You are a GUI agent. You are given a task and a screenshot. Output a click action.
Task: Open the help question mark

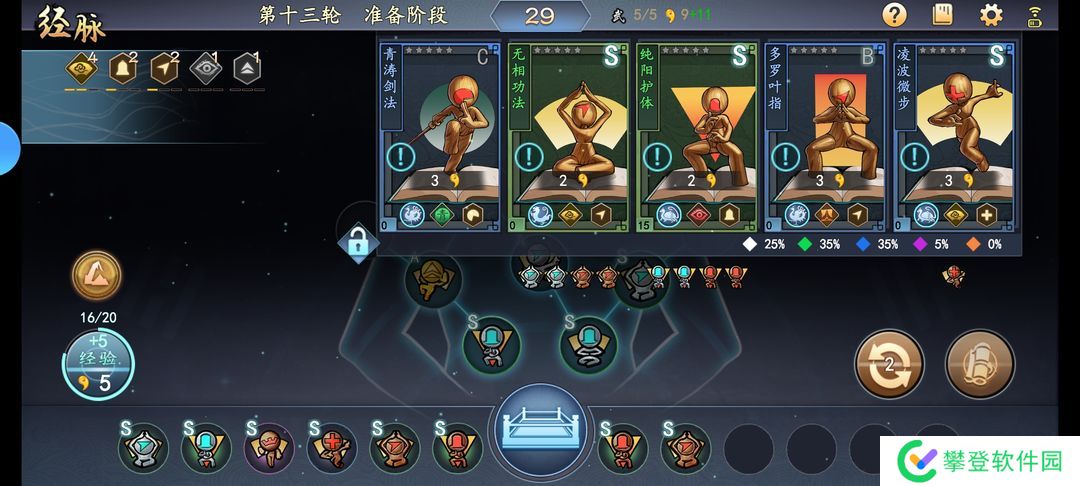894,15
